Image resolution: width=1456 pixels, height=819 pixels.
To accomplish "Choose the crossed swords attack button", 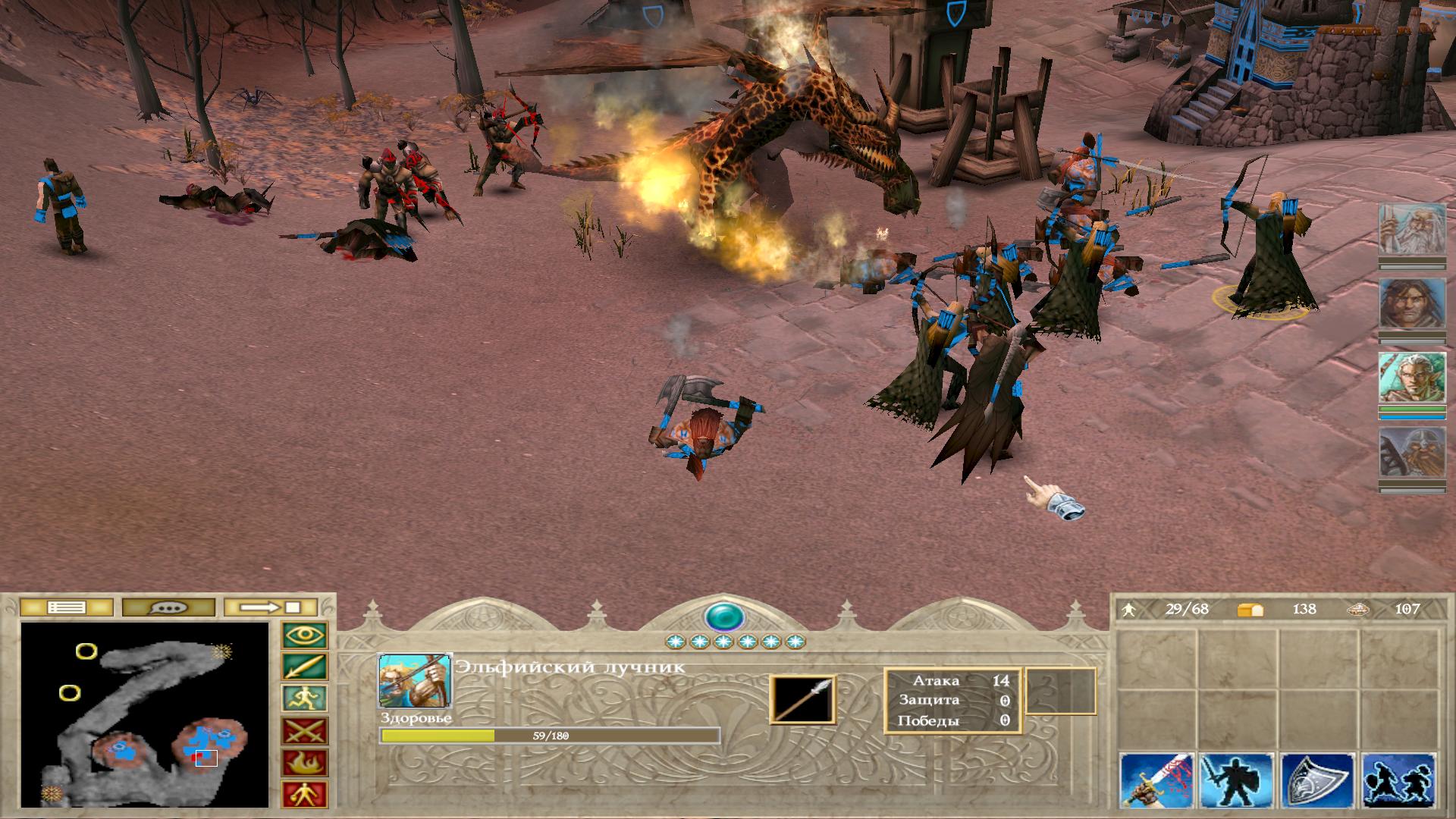I will pyautogui.click(x=305, y=730).
